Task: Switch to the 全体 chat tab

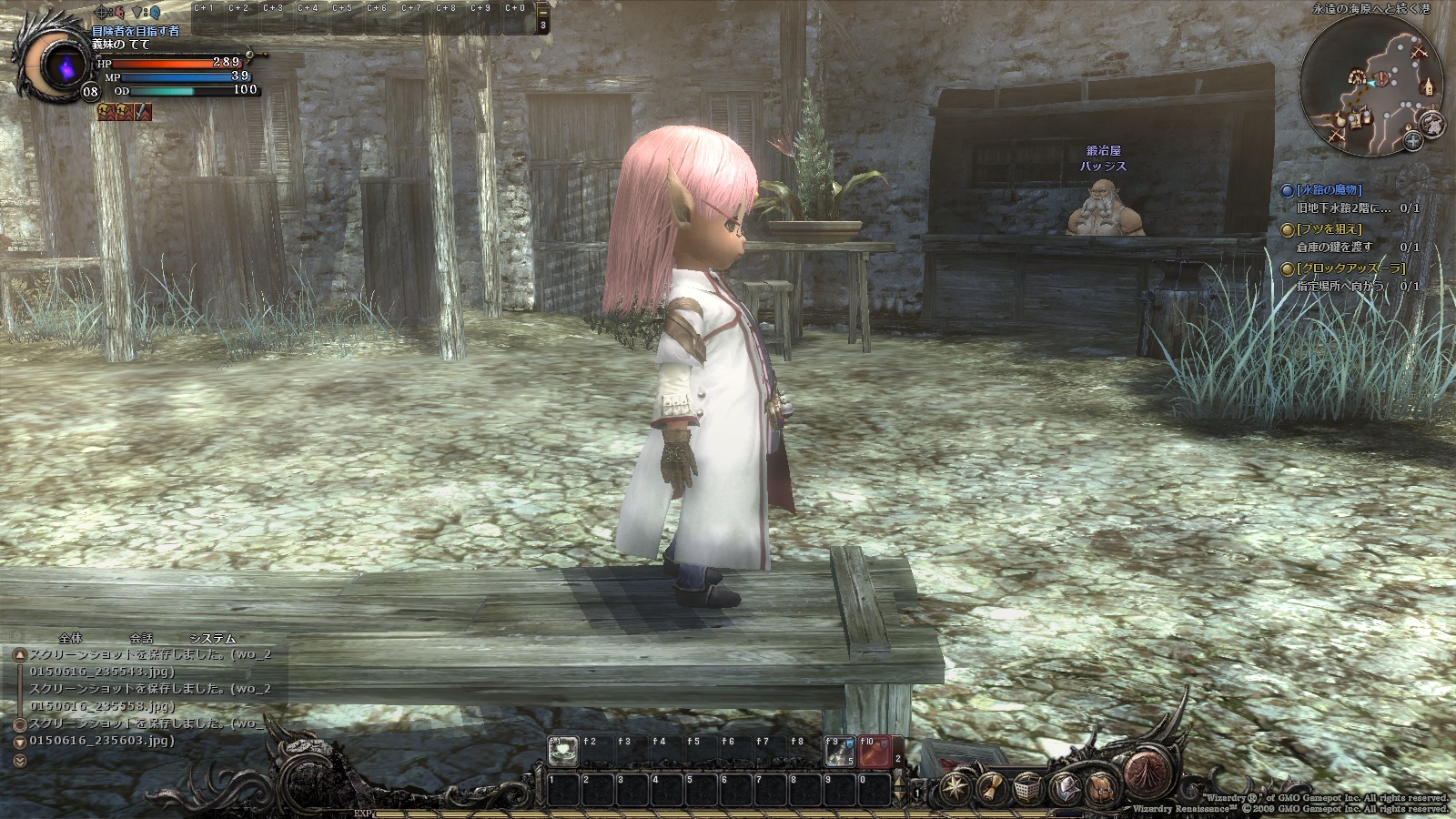Action: [x=70, y=639]
